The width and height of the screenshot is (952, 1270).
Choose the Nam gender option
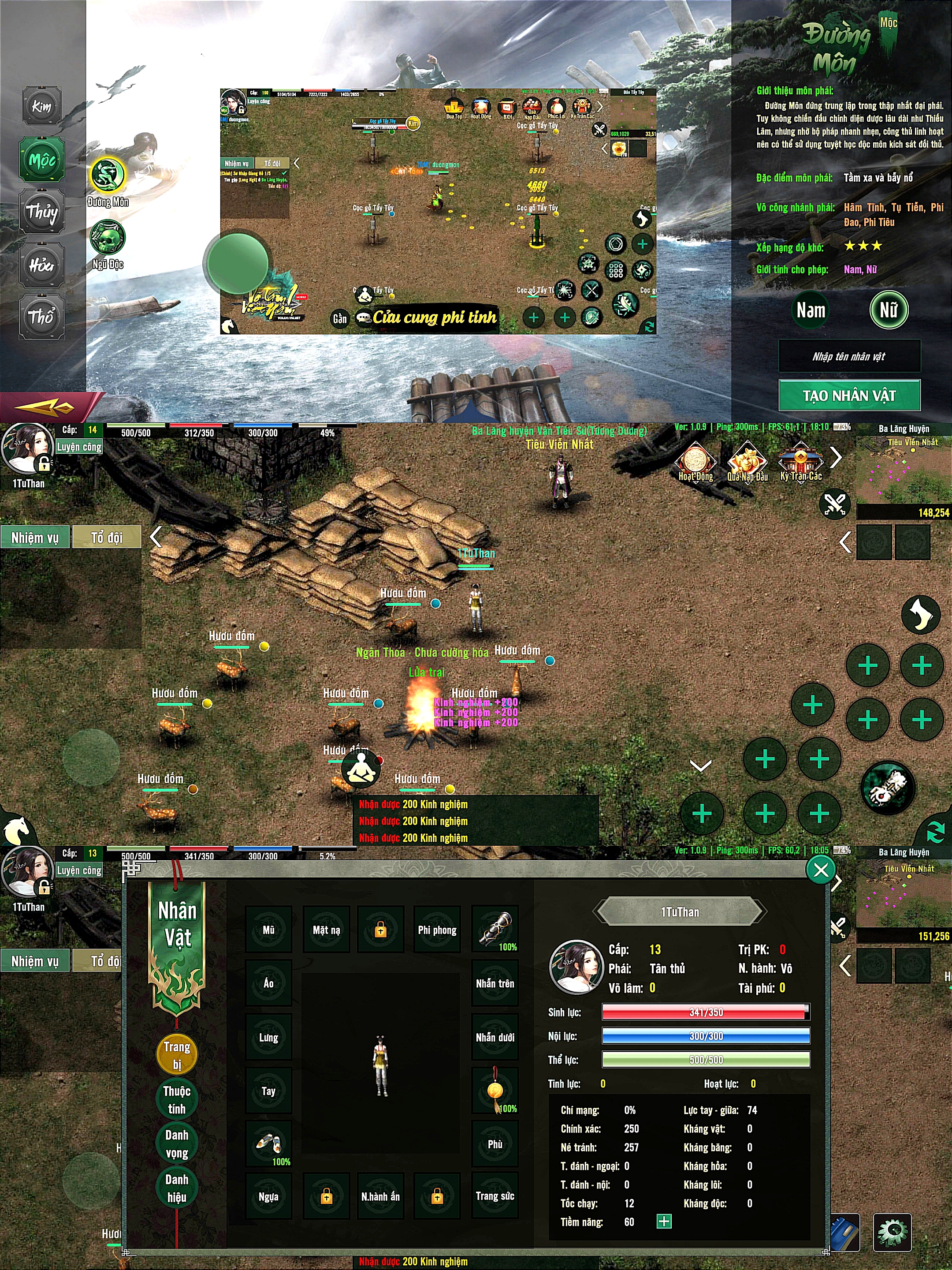(810, 310)
